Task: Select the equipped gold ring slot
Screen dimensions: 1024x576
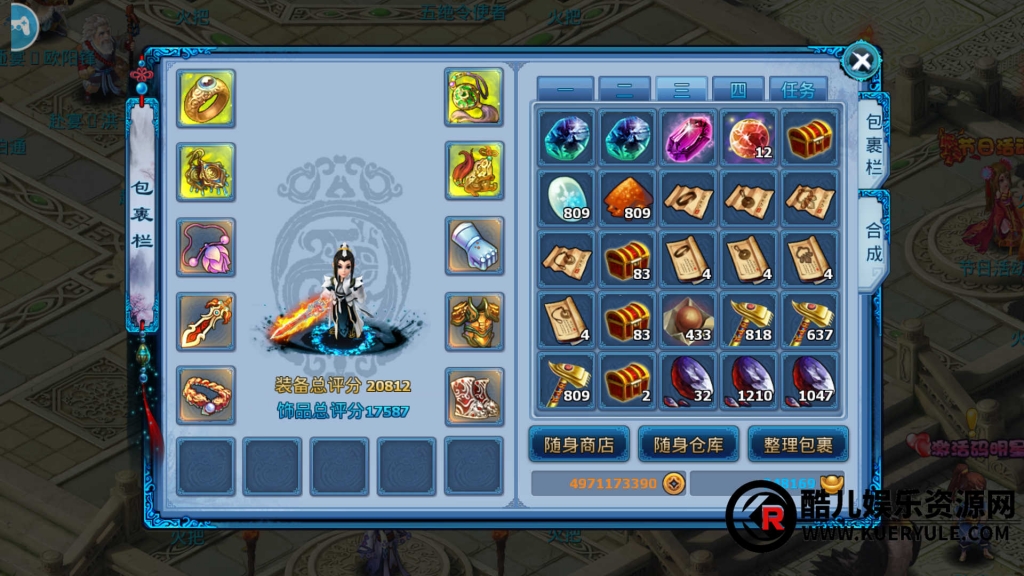Action: (207, 98)
